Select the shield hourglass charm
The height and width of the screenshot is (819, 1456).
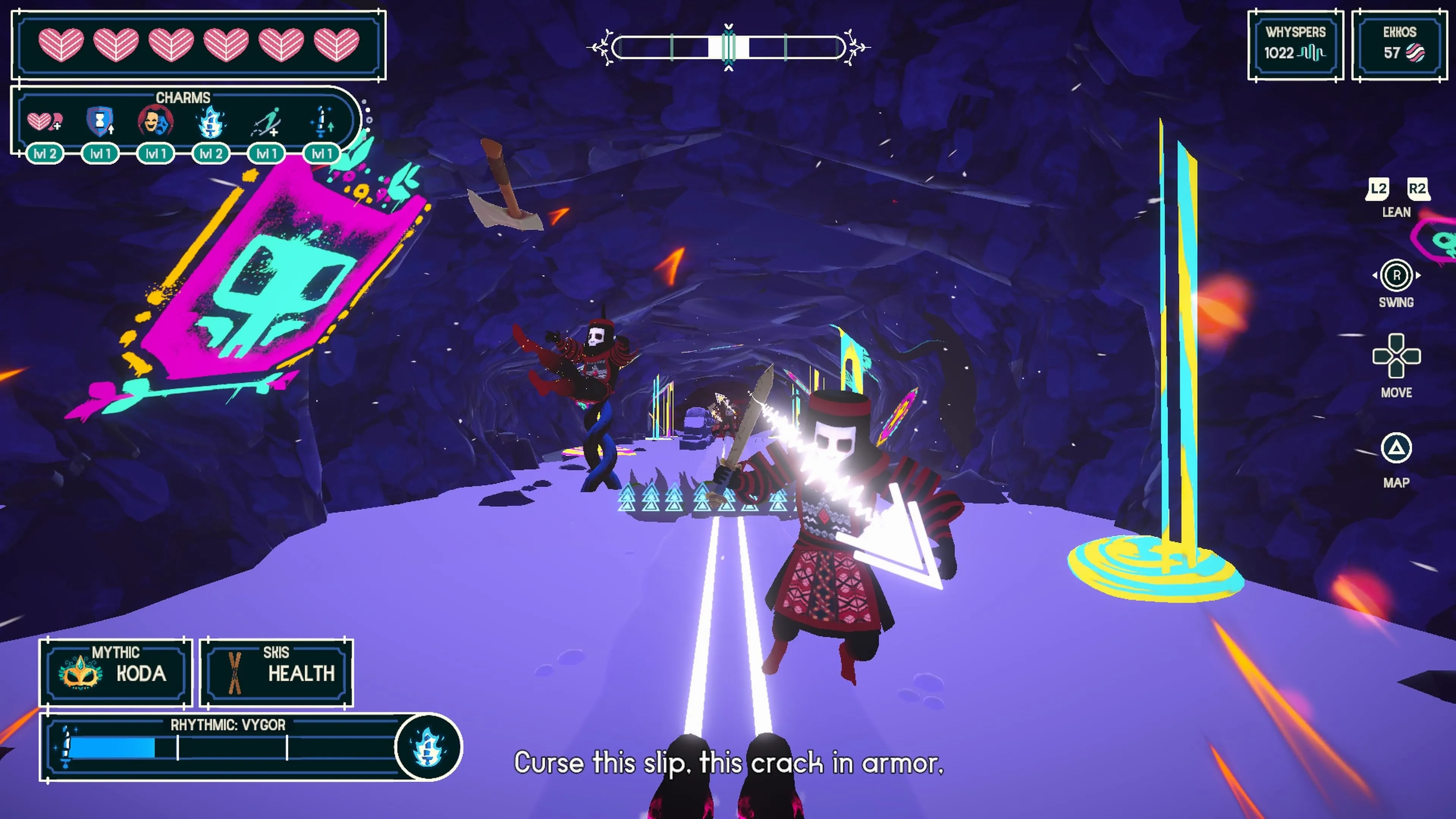pyautogui.click(x=100, y=121)
